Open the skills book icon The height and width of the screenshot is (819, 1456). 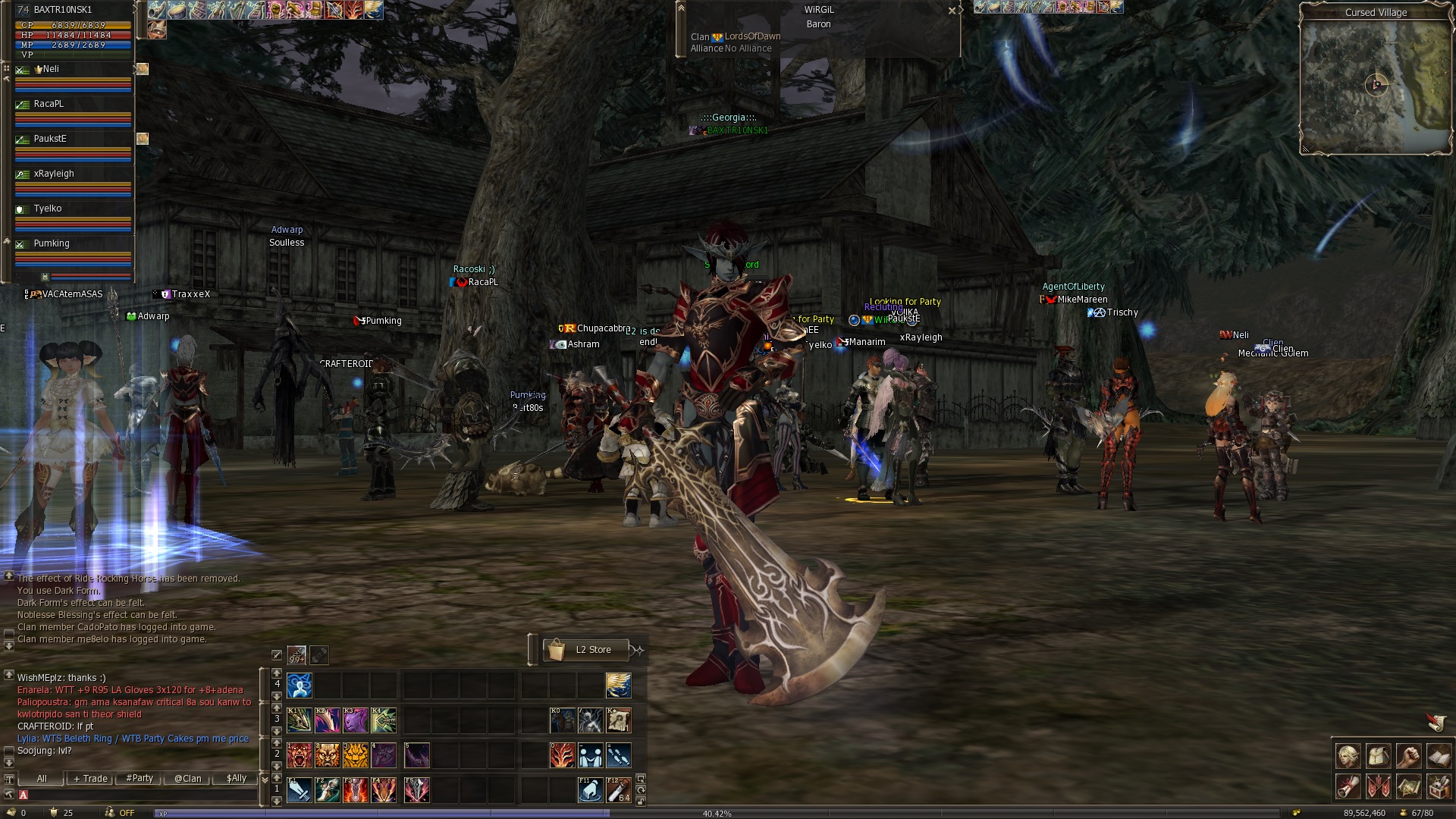1439,756
